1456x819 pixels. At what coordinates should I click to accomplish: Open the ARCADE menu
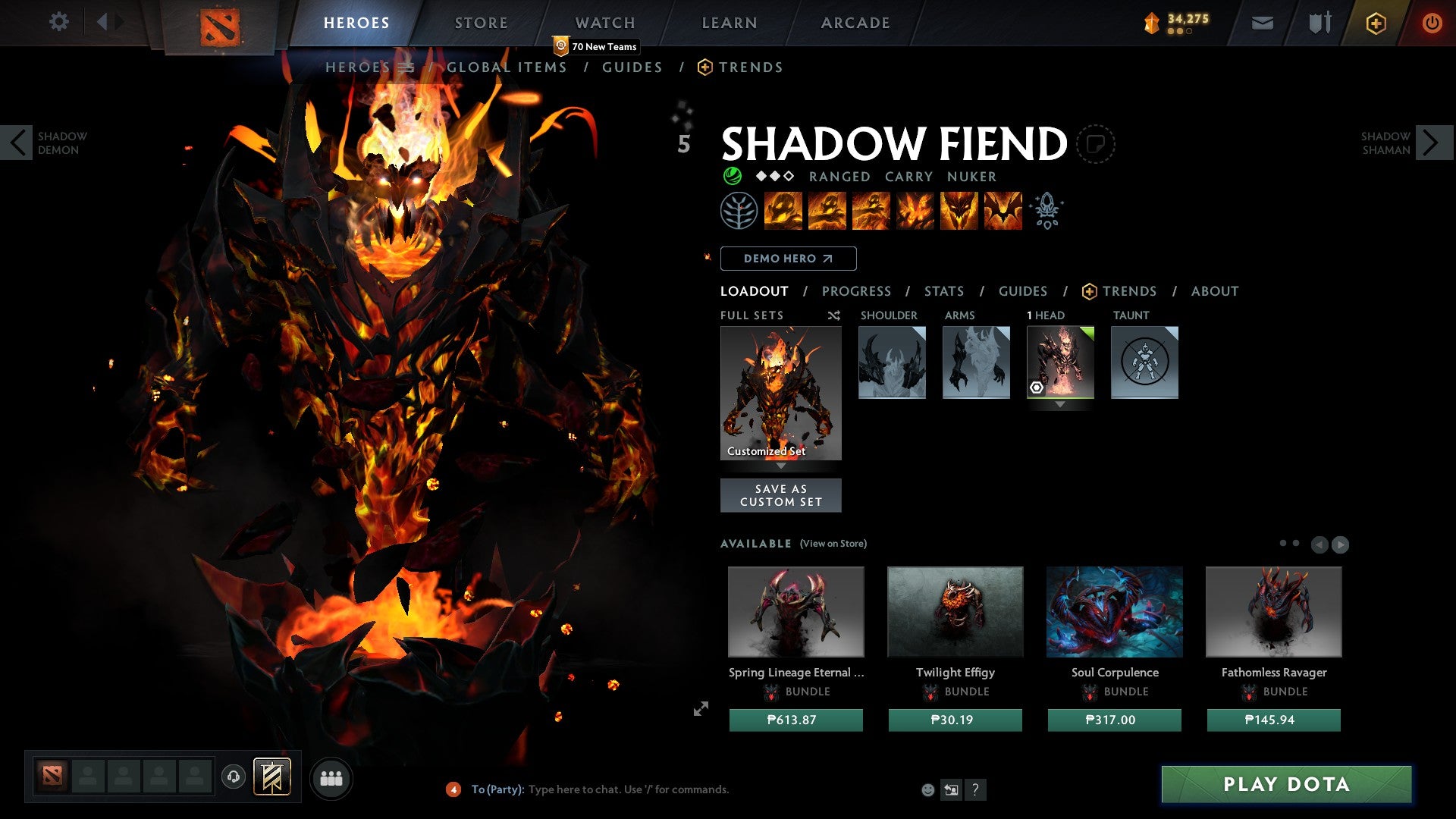coord(855,23)
